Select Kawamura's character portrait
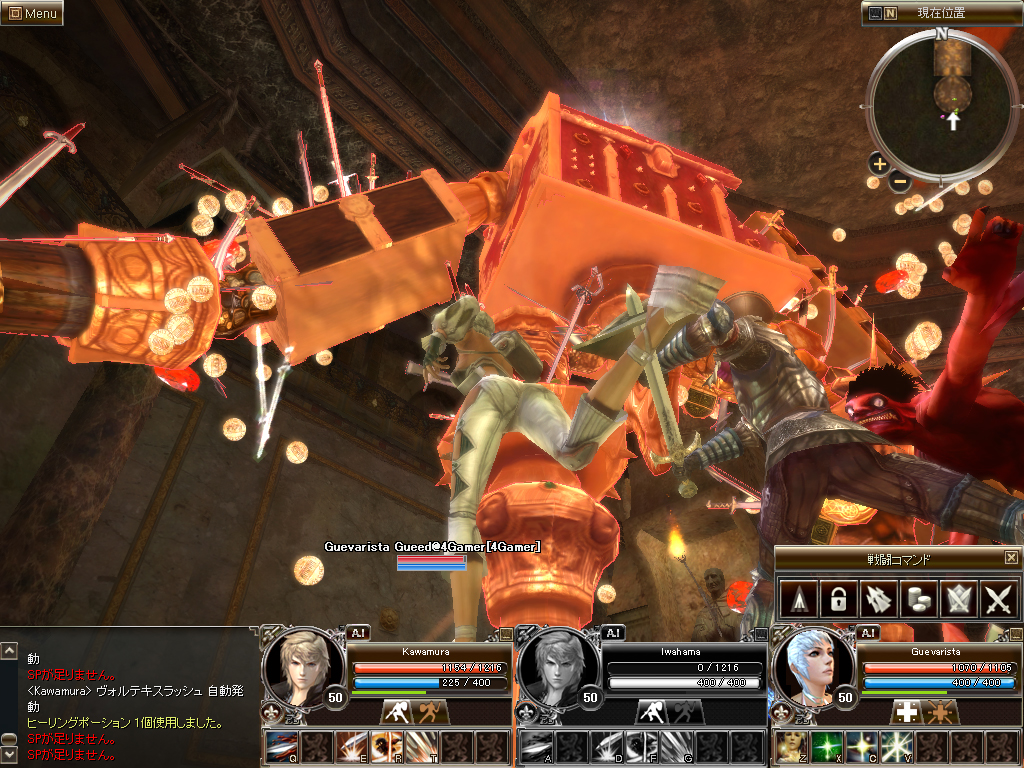The image size is (1024, 768). [297, 665]
